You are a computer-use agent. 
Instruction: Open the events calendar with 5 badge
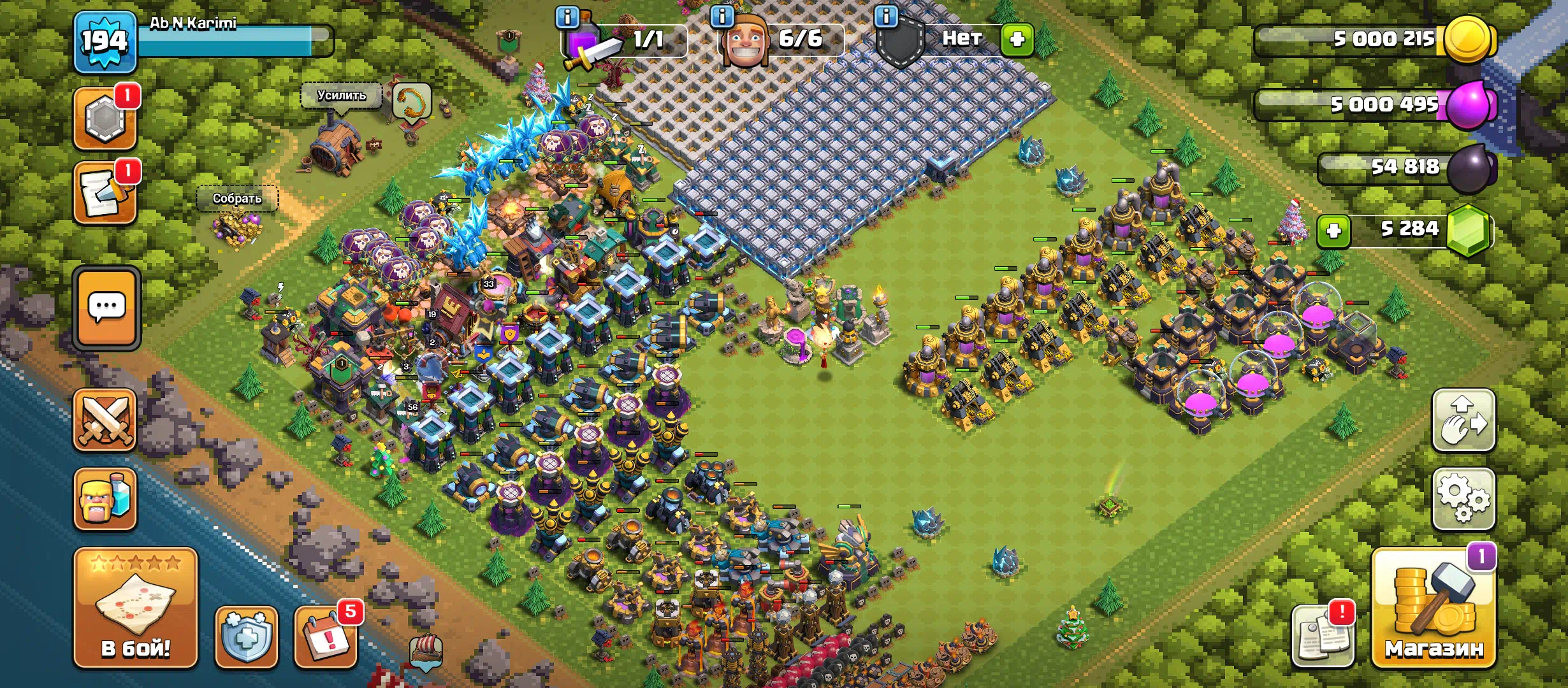pos(326,636)
